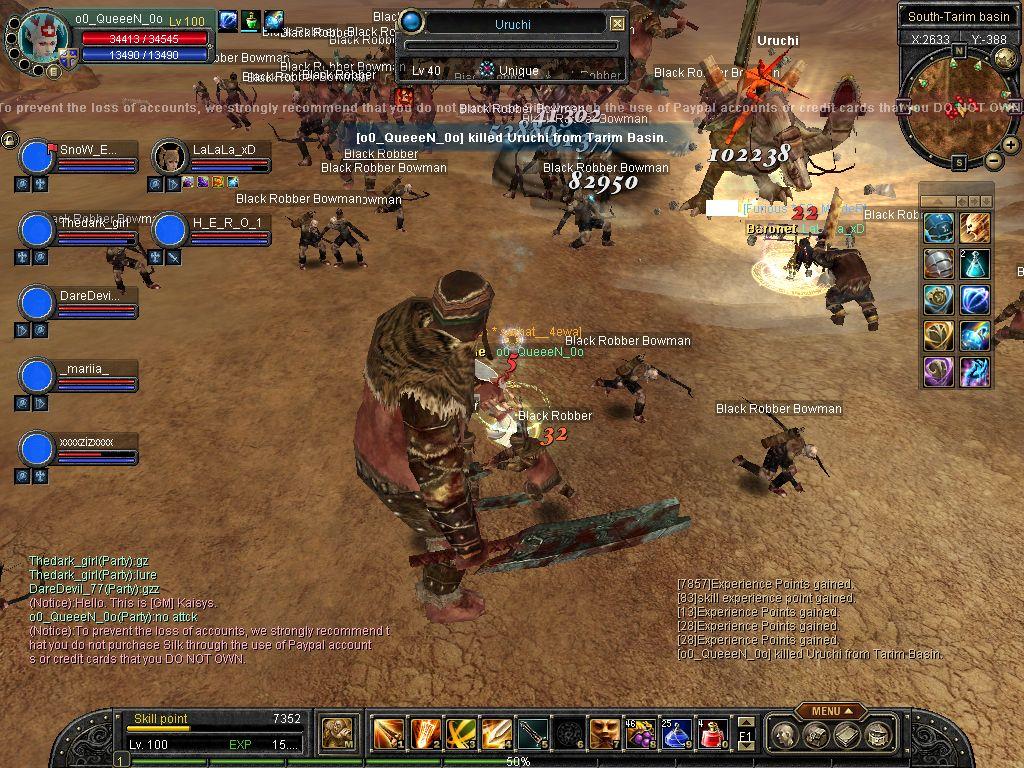Close the Uruchi target window
The height and width of the screenshot is (768, 1024).
(x=617, y=23)
